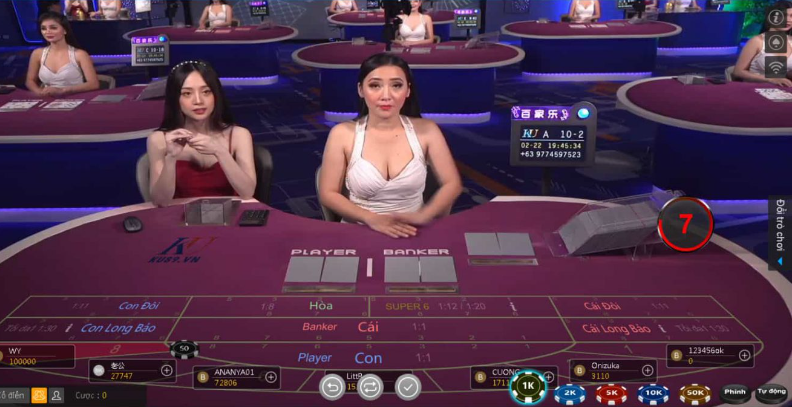
Task: Place a bet on Player Con
Action: pyautogui.click(x=367, y=357)
